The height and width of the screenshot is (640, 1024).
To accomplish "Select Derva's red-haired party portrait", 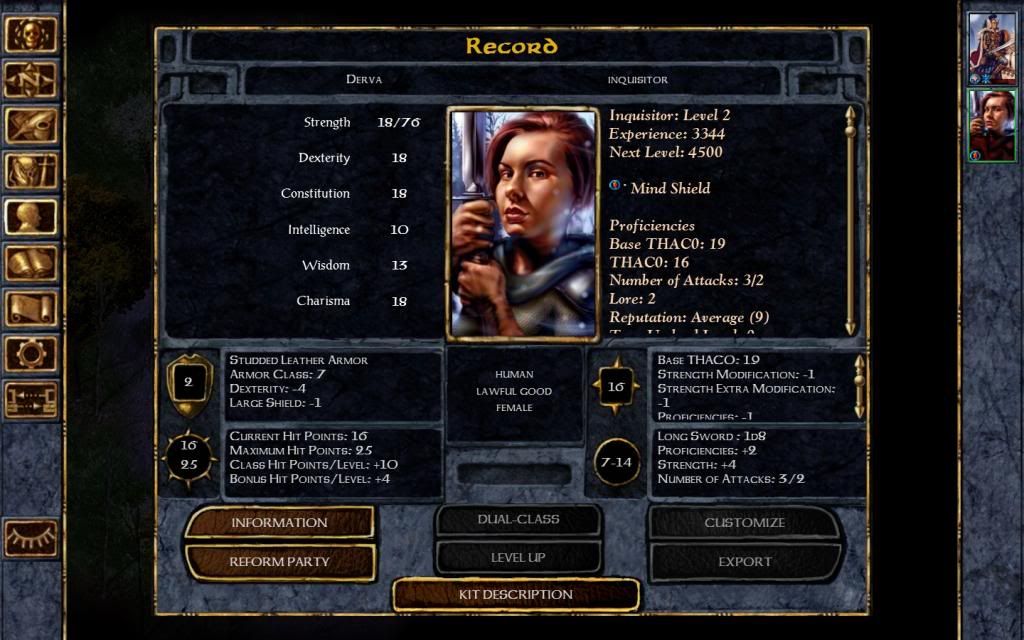I will pos(992,125).
